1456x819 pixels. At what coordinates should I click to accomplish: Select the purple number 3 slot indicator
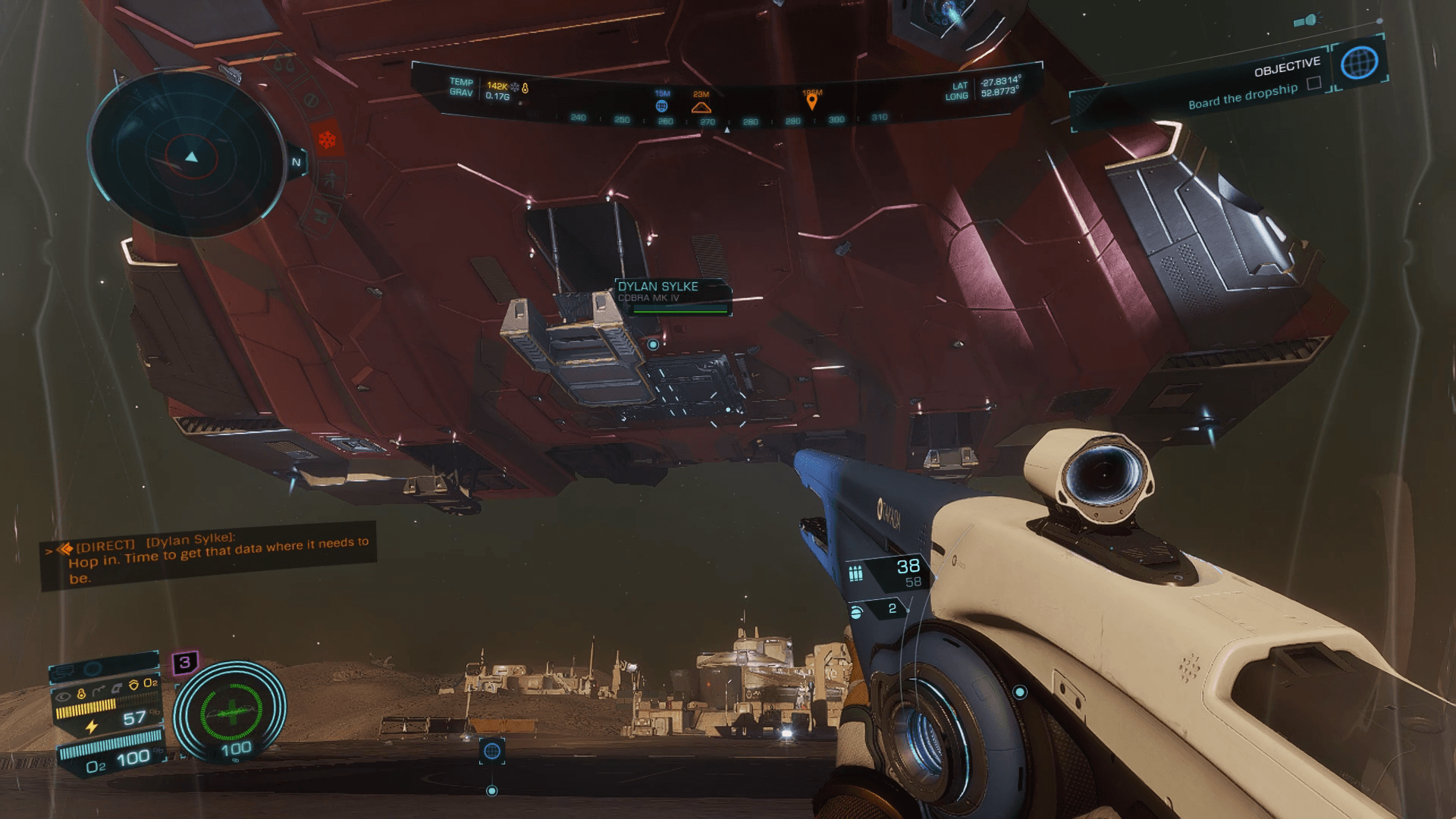(184, 662)
